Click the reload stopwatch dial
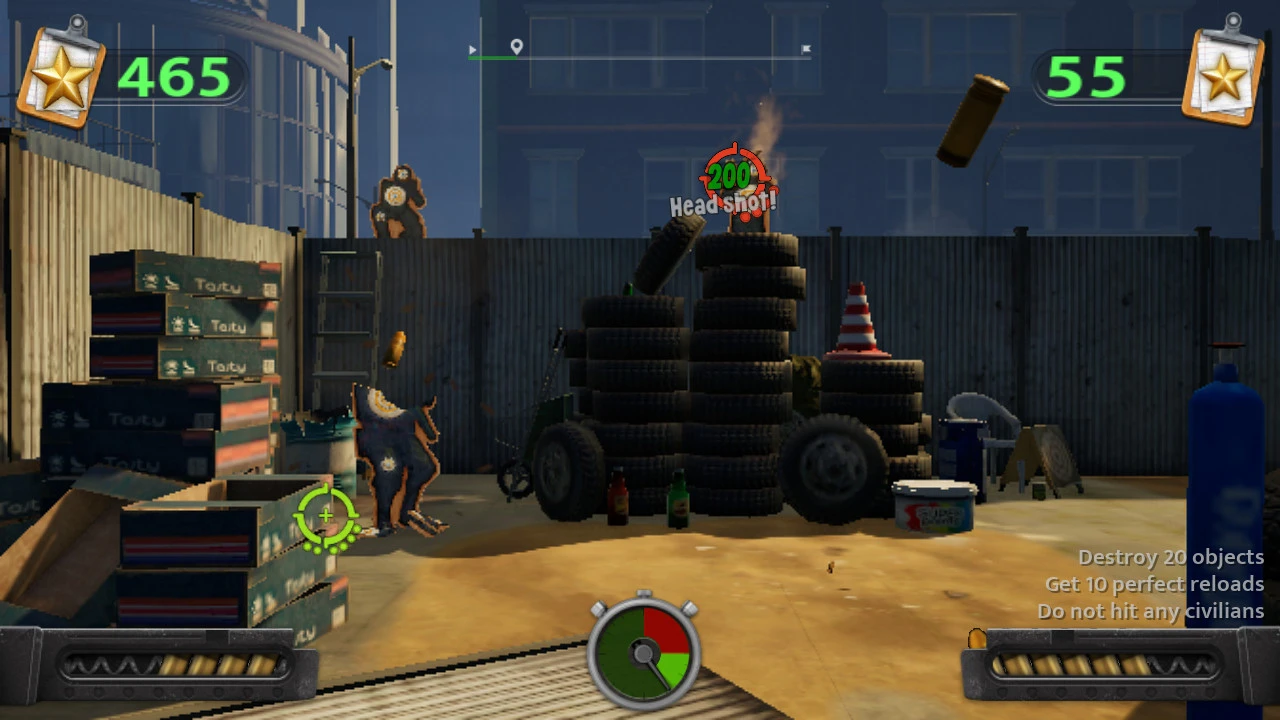 click(x=644, y=652)
